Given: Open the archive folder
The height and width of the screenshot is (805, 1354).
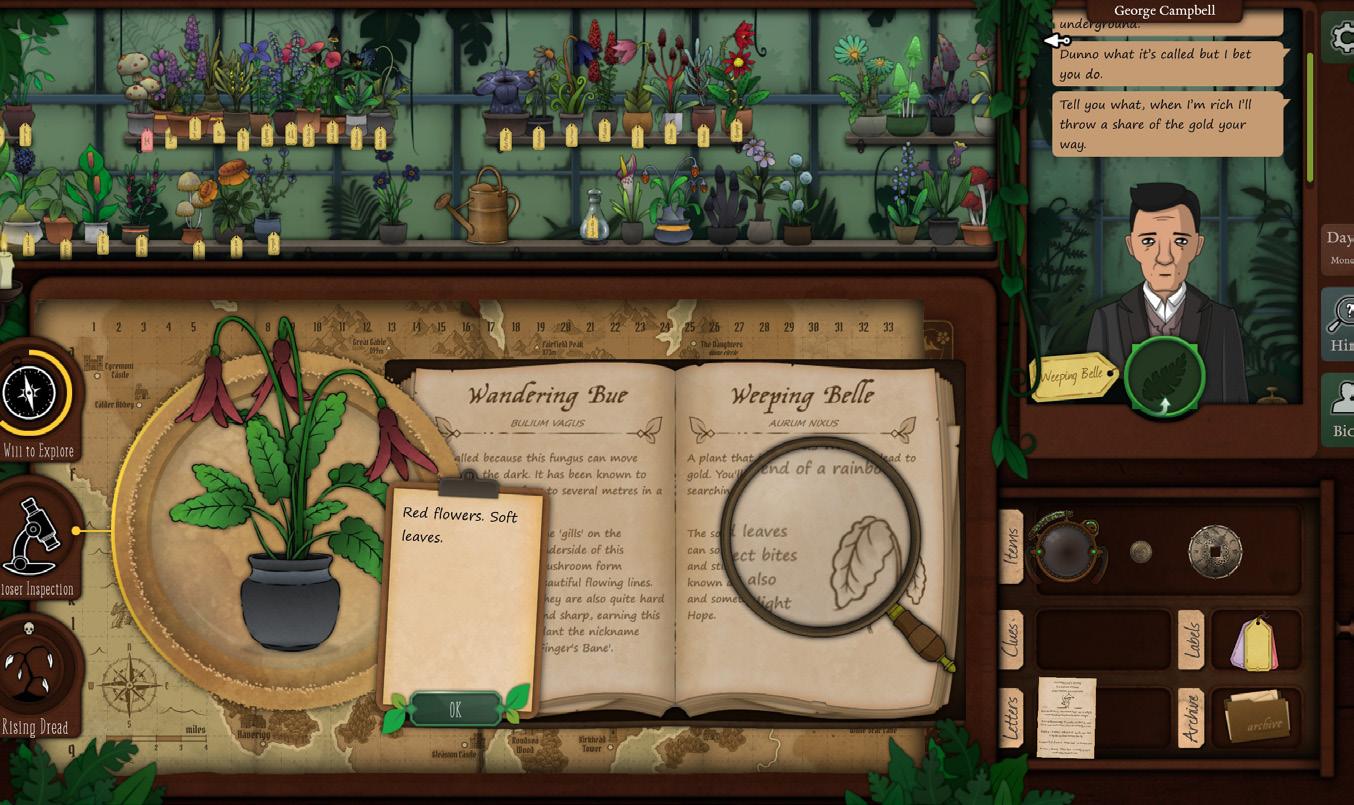Looking at the screenshot, I should tap(1257, 717).
